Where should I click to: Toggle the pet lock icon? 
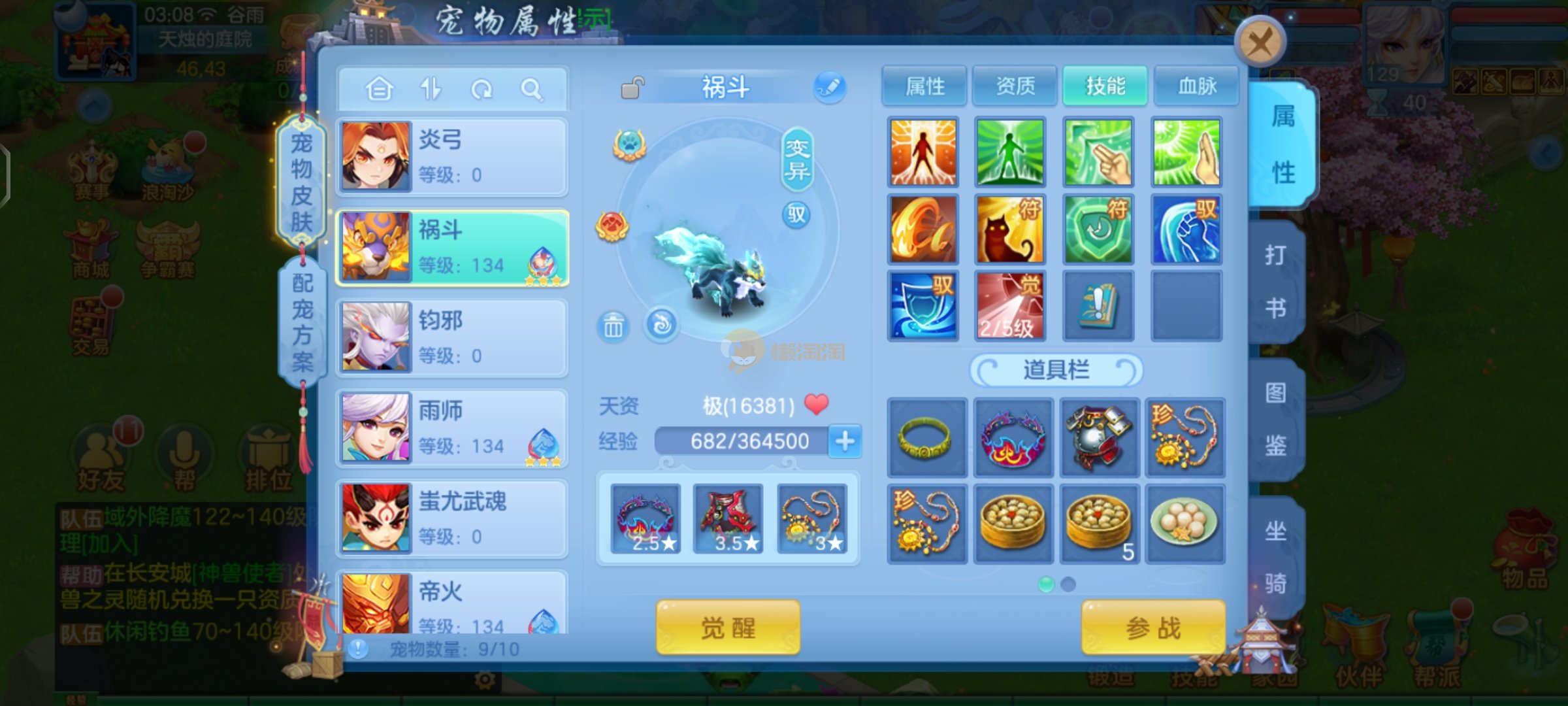(x=632, y=88)
